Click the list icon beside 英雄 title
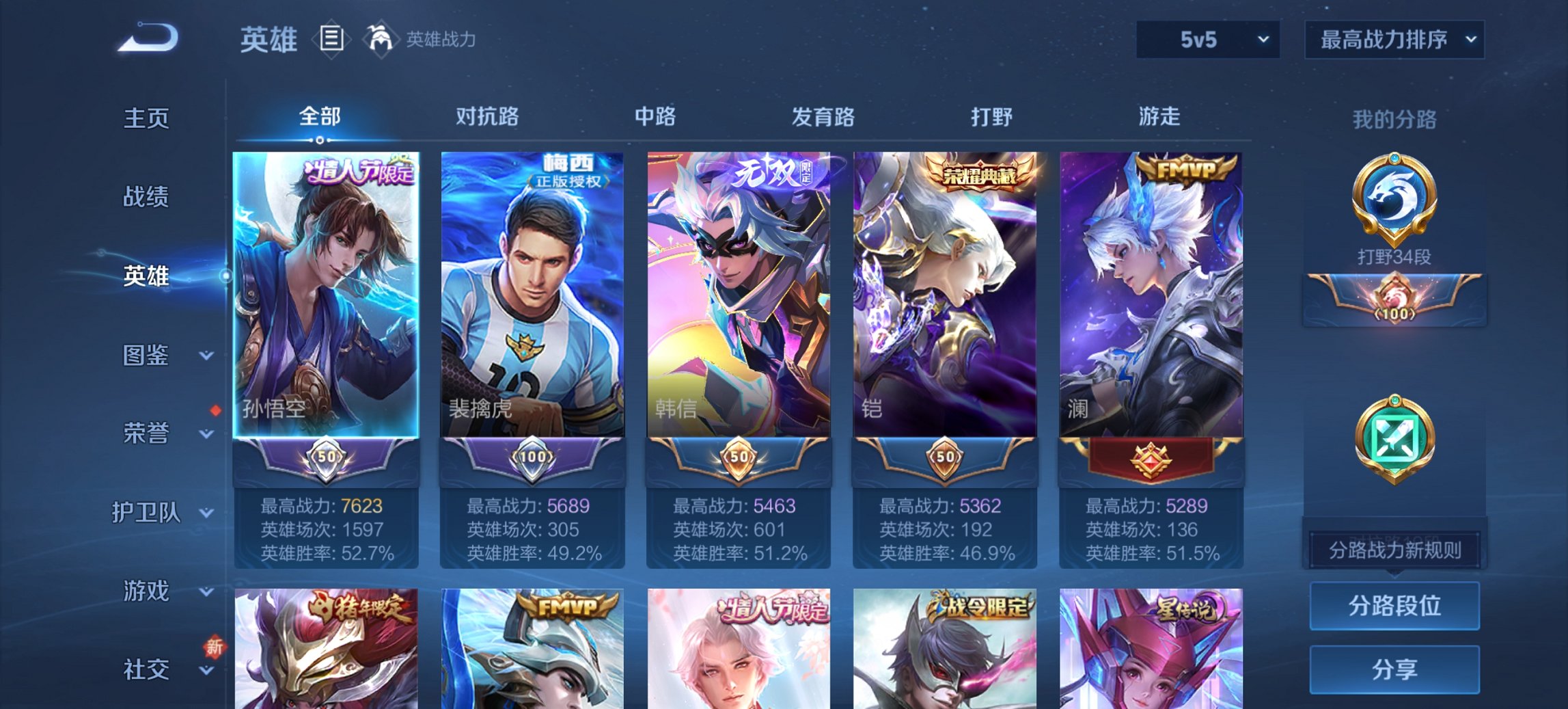Viewport: 1568px width, 709px height. pyautogui.click(x=331, y=40)
